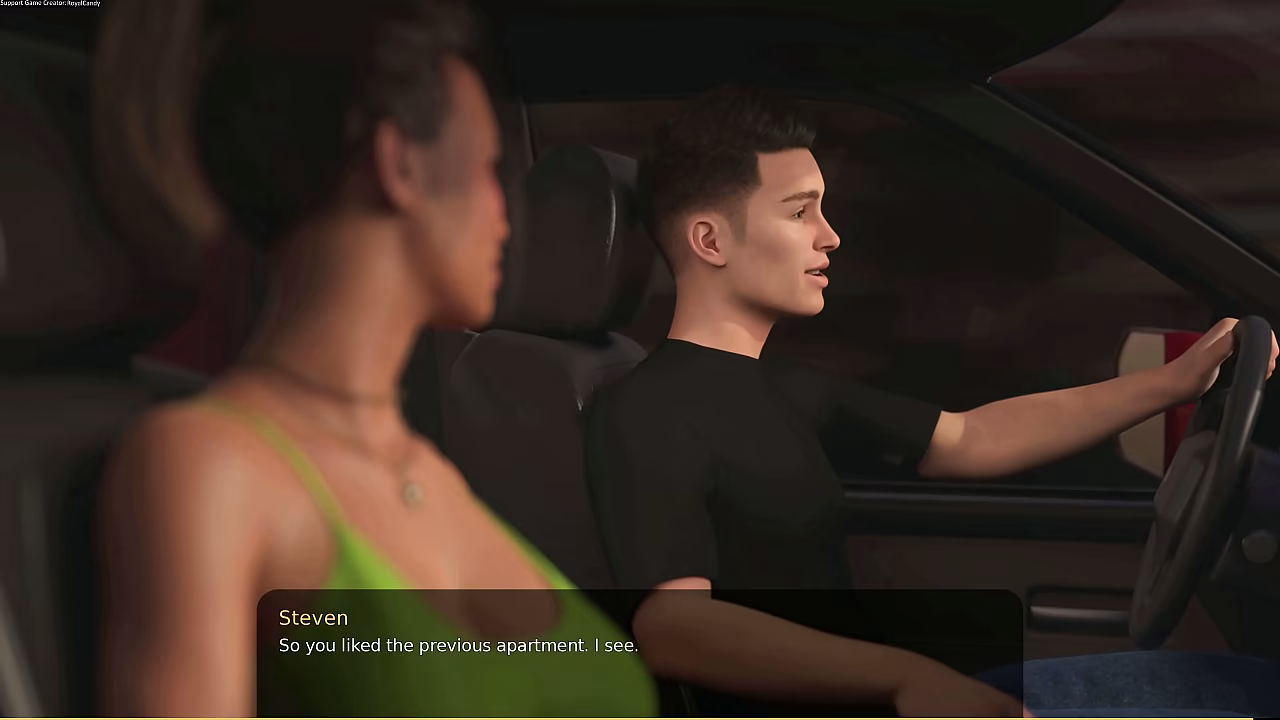Viewport: 1280px width, 720px height.
Task: Click the yellow progress bar at the bottom
Action: [x=640, y=716]
